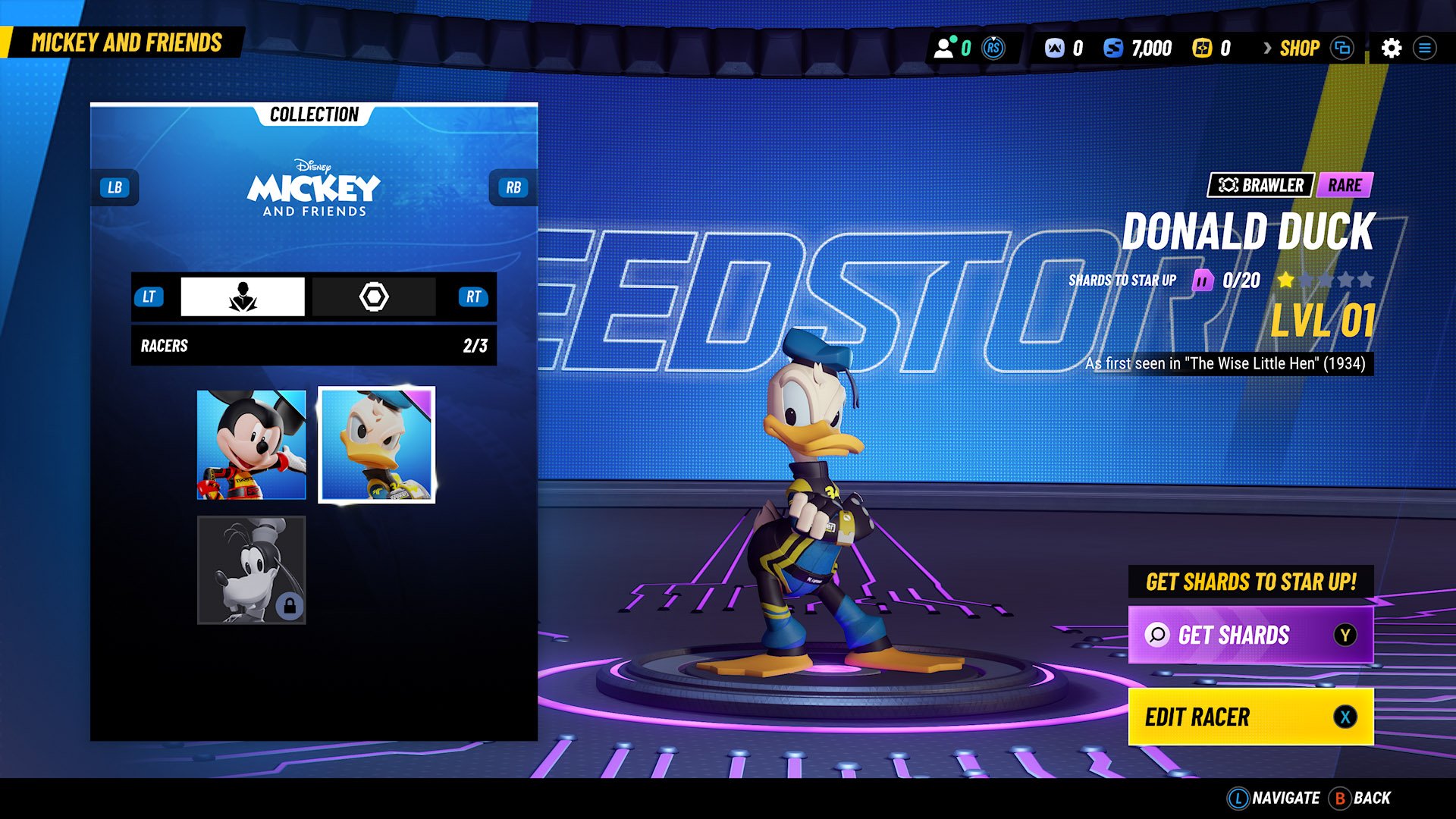Open the Shop from the top bar
The width and height of the screenshot is (1456, 819).
(1299, 49)
